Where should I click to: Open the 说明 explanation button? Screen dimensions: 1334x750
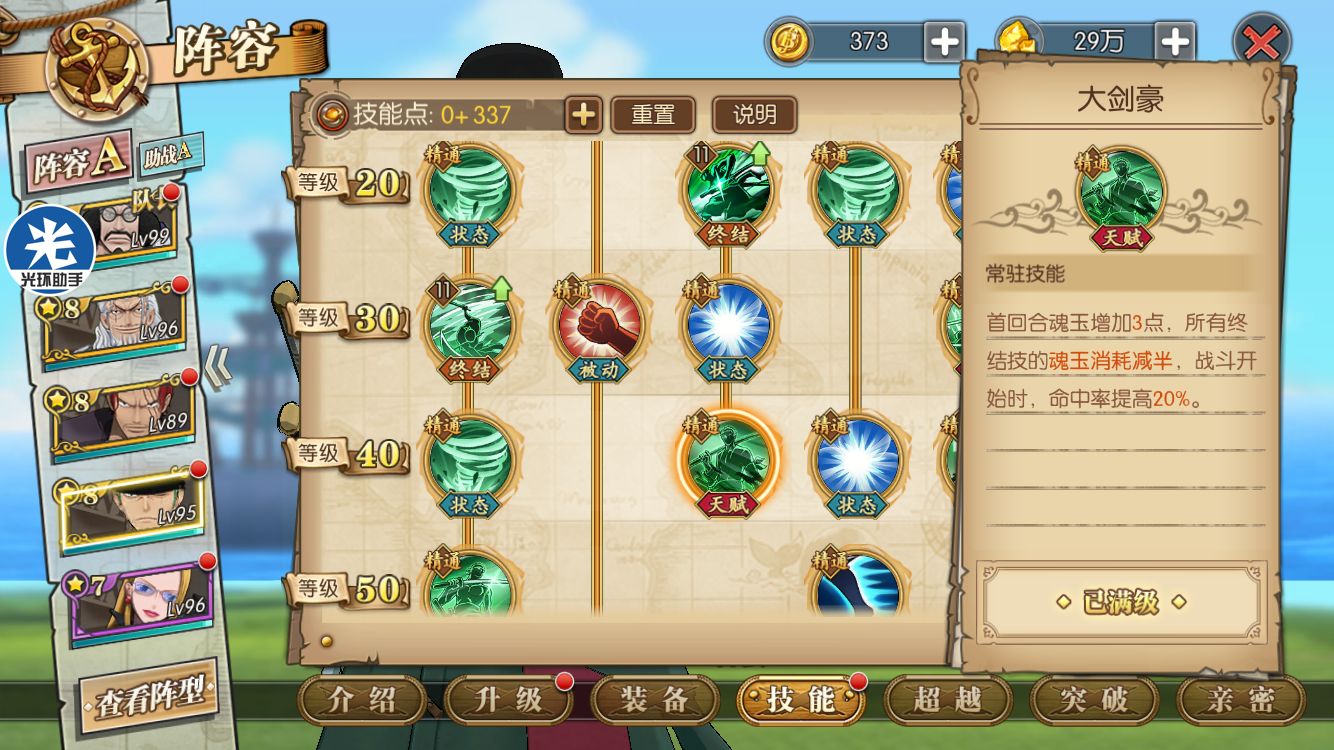click(x=754, y=115)
